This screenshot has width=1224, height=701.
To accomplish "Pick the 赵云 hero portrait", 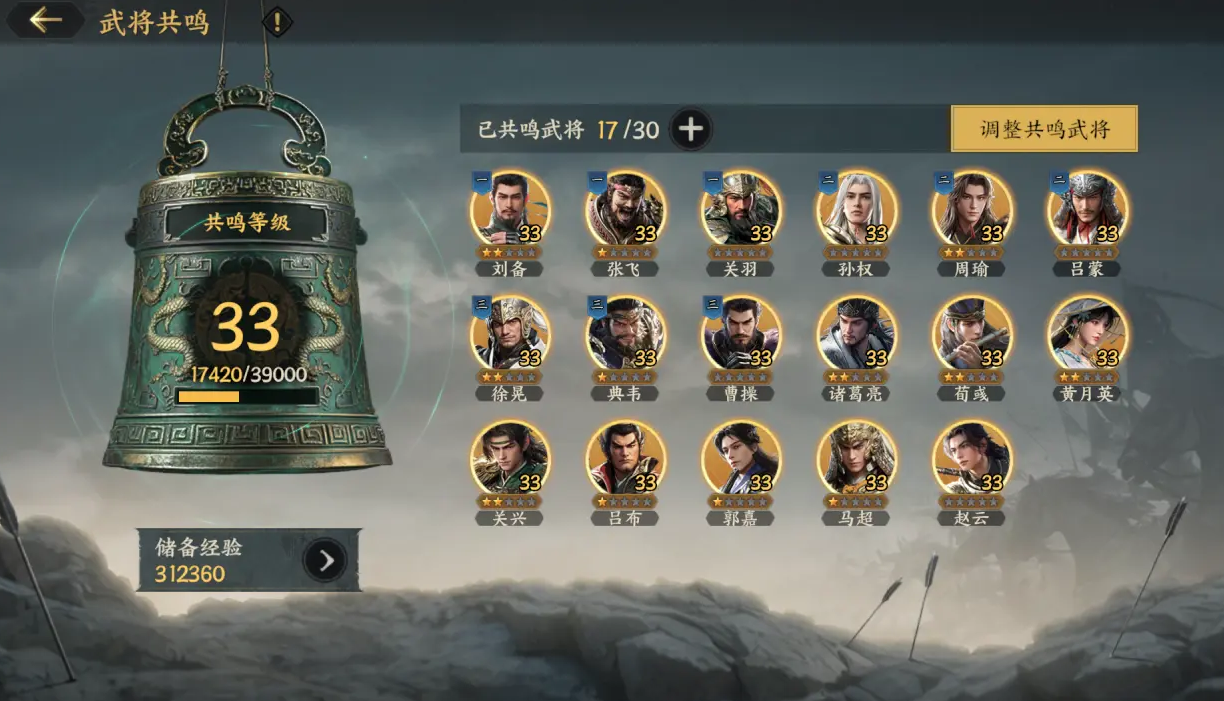I will 972,460.
